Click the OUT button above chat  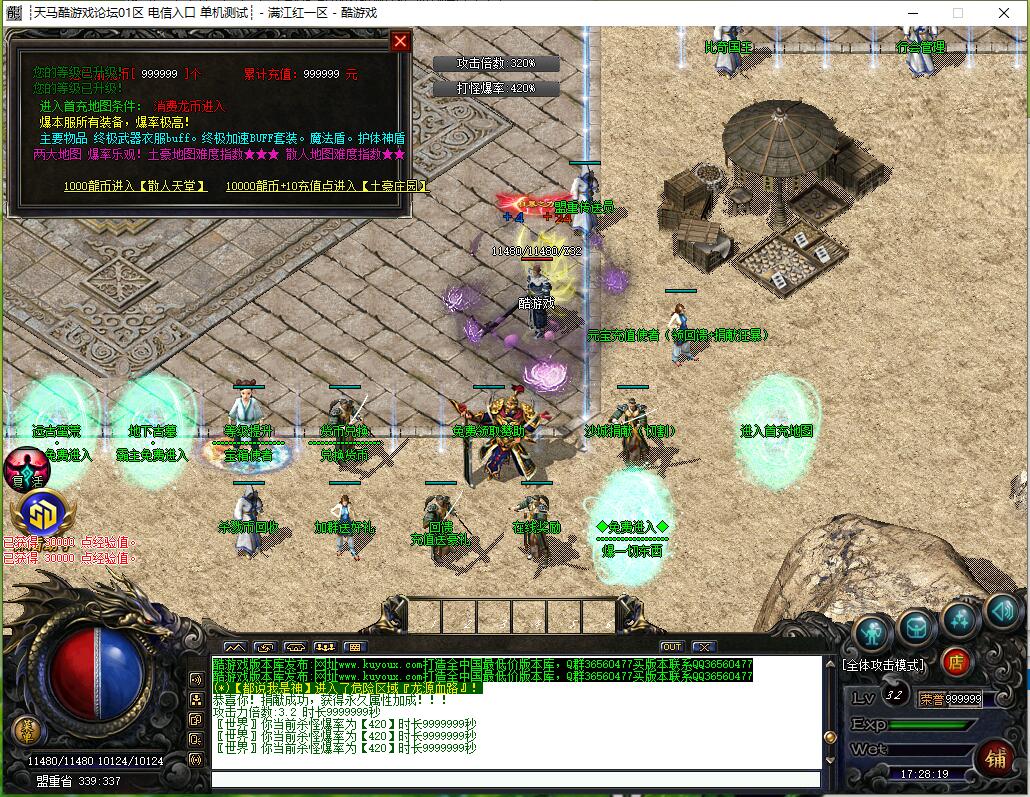pos(671,647)
